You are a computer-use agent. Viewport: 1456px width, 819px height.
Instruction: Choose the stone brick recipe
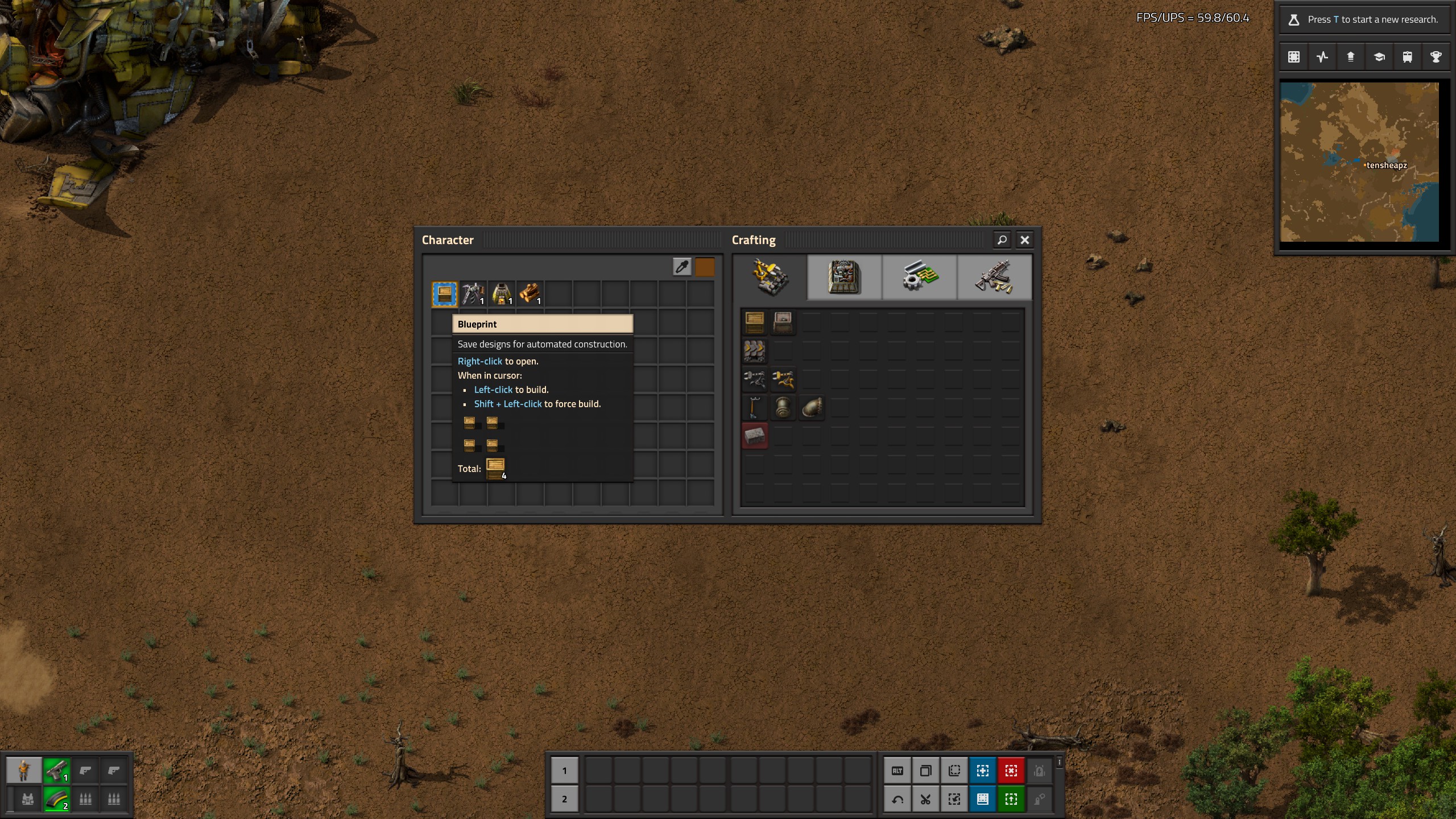click(755, 436)
